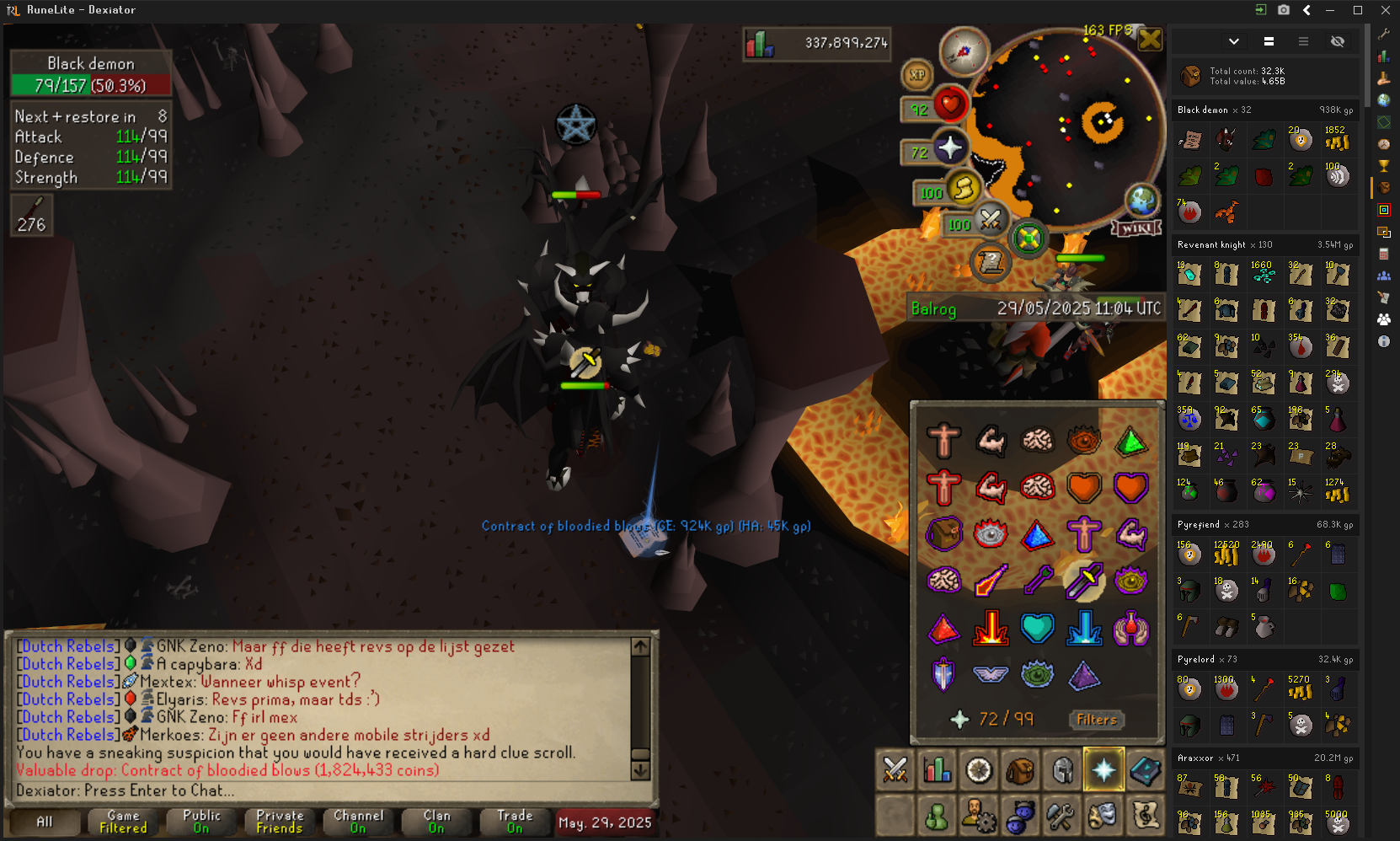Select the Game chat filter tab
1400x841 pixels.
pyautogui.click(x=123, y=822)
